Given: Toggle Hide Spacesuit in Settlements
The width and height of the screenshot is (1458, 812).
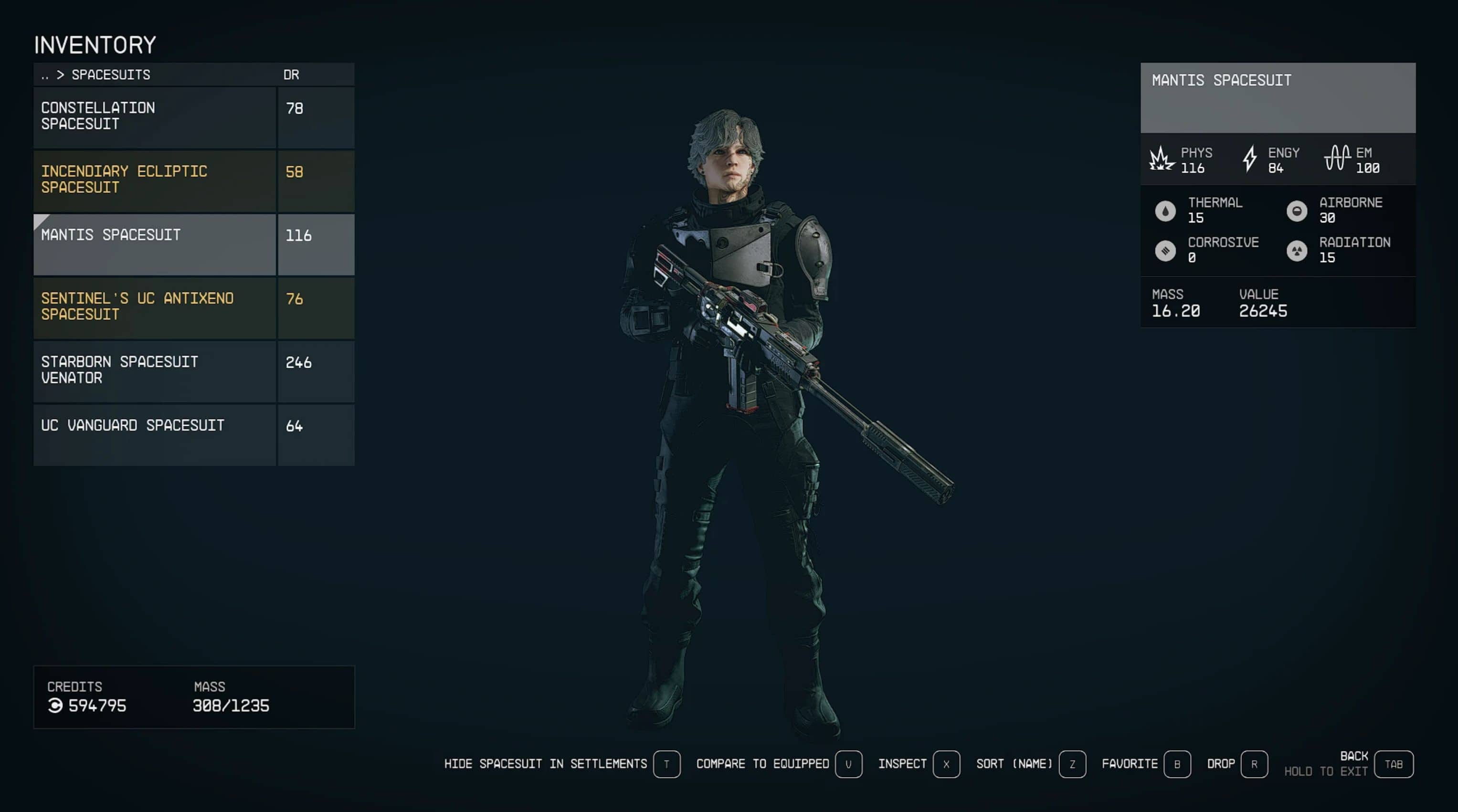Looking at the screenshot, I should 666,764.
